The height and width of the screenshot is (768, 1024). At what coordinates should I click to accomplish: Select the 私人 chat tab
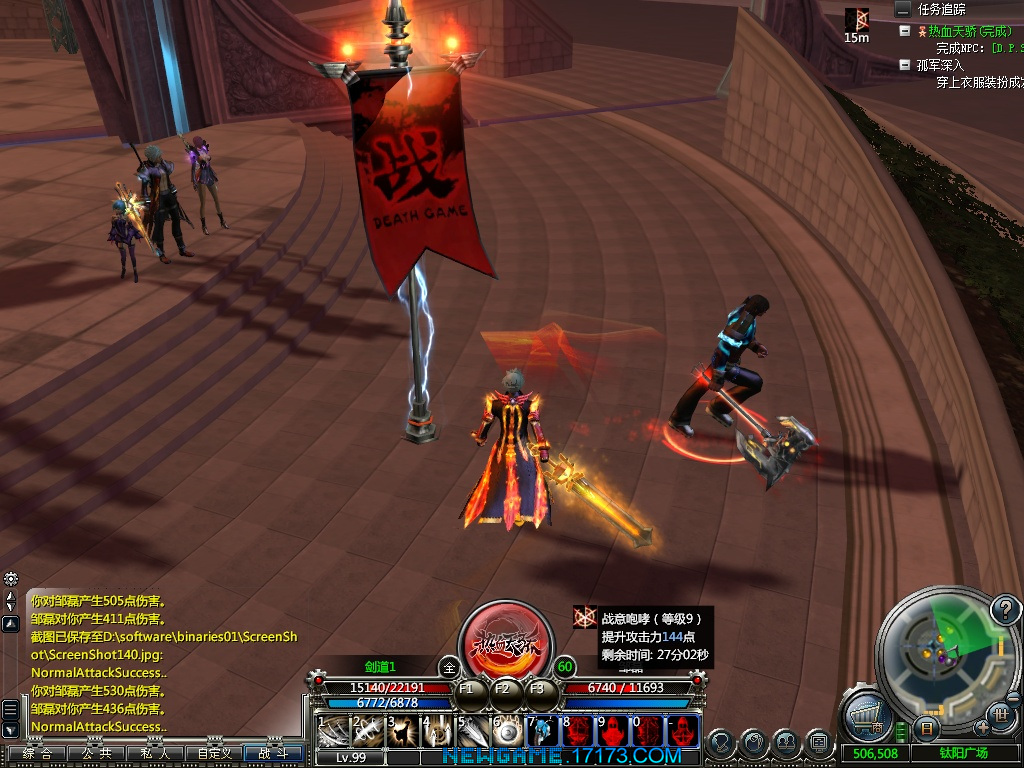coord(155,753)
